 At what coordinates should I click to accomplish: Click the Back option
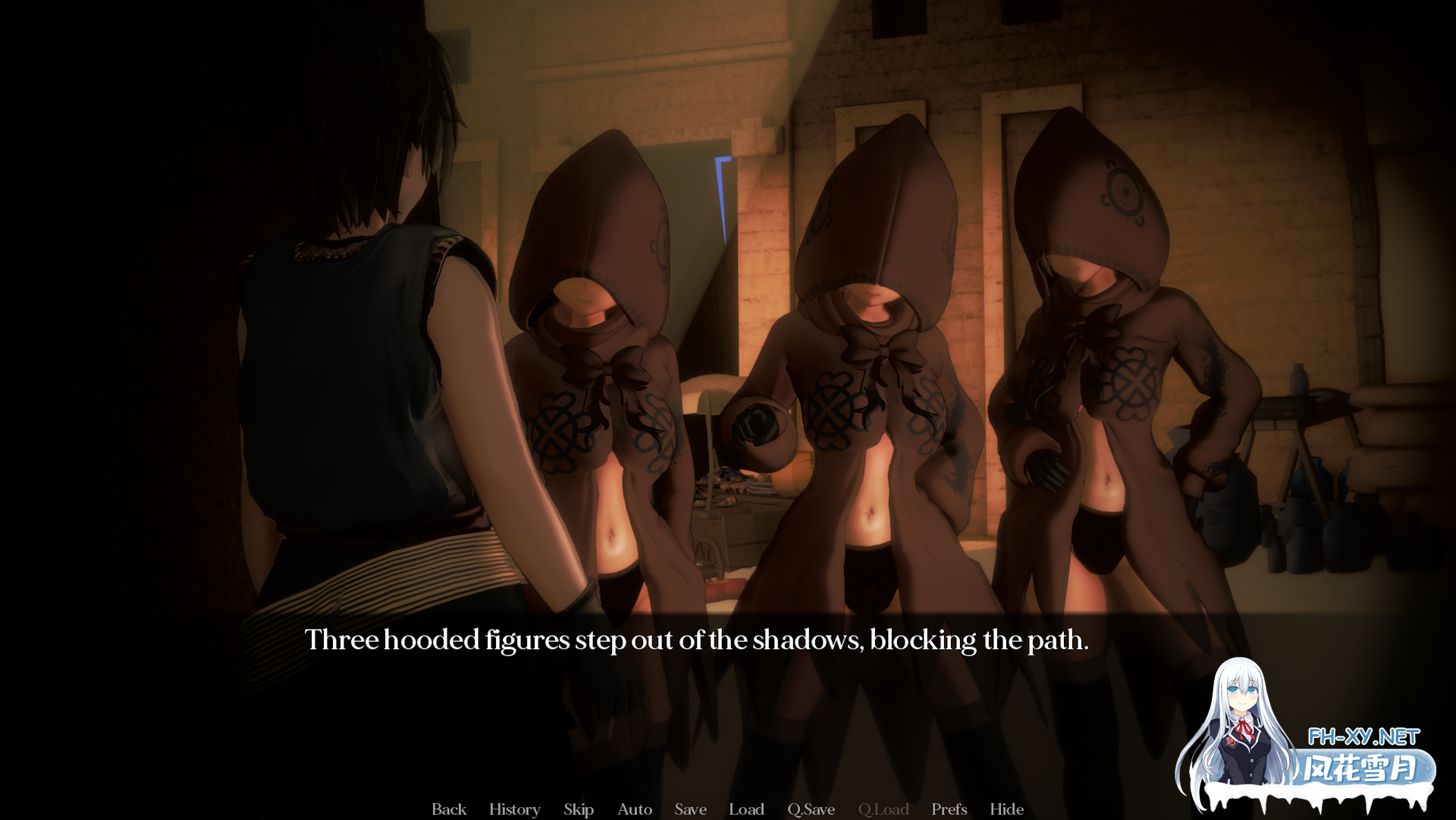[x=448, y=809]
